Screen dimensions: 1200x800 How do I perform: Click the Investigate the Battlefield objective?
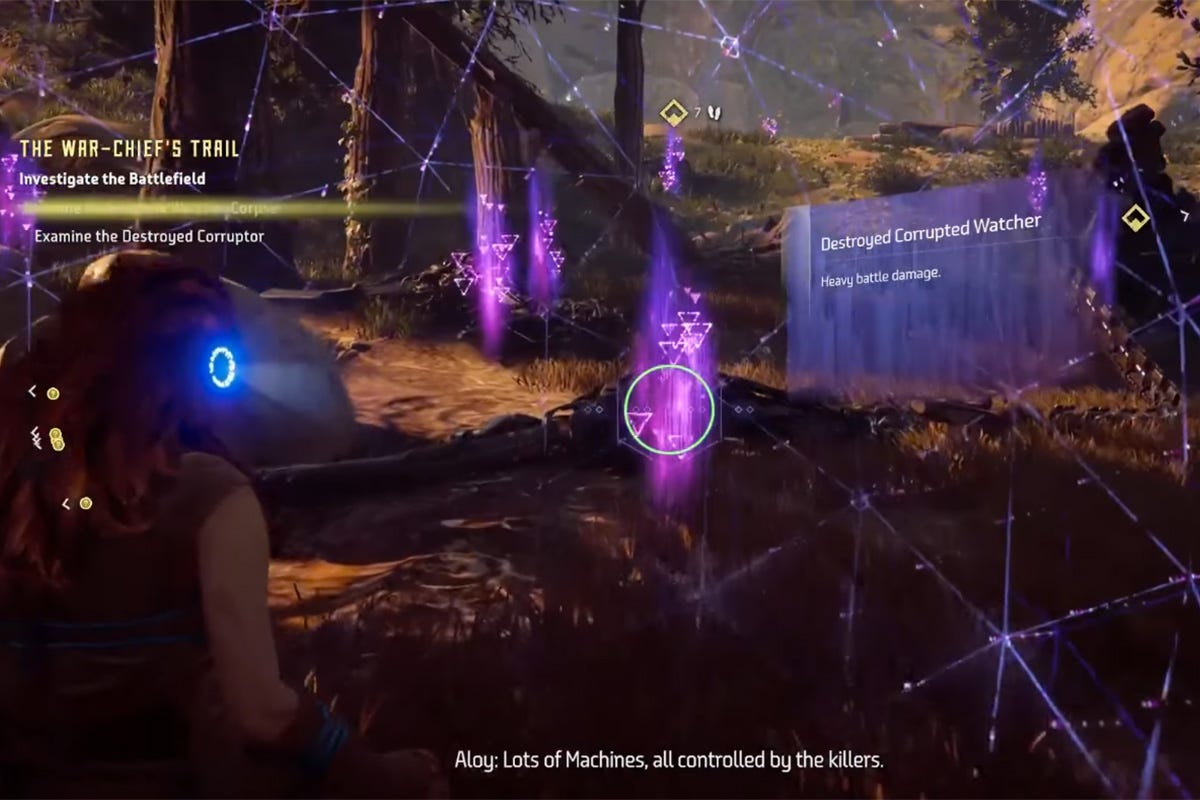pyautogui.click(x=112, y=178)
